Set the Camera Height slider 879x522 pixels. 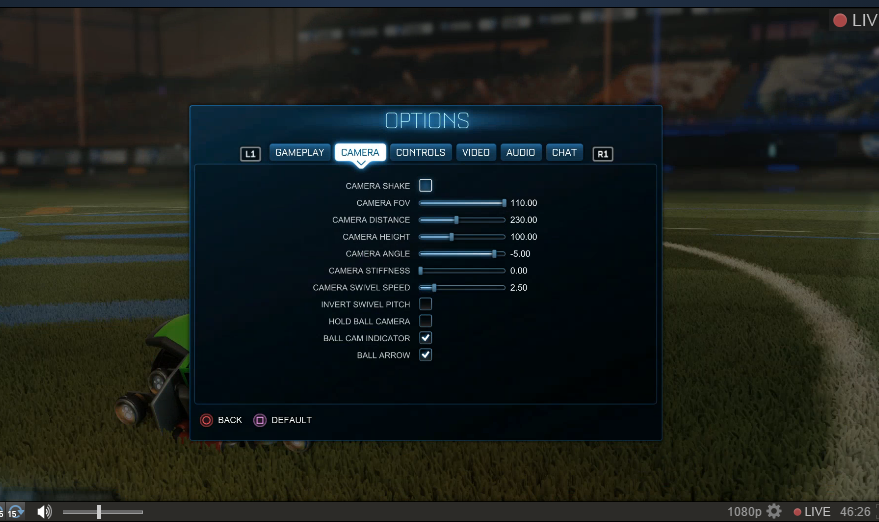(462, 237)
